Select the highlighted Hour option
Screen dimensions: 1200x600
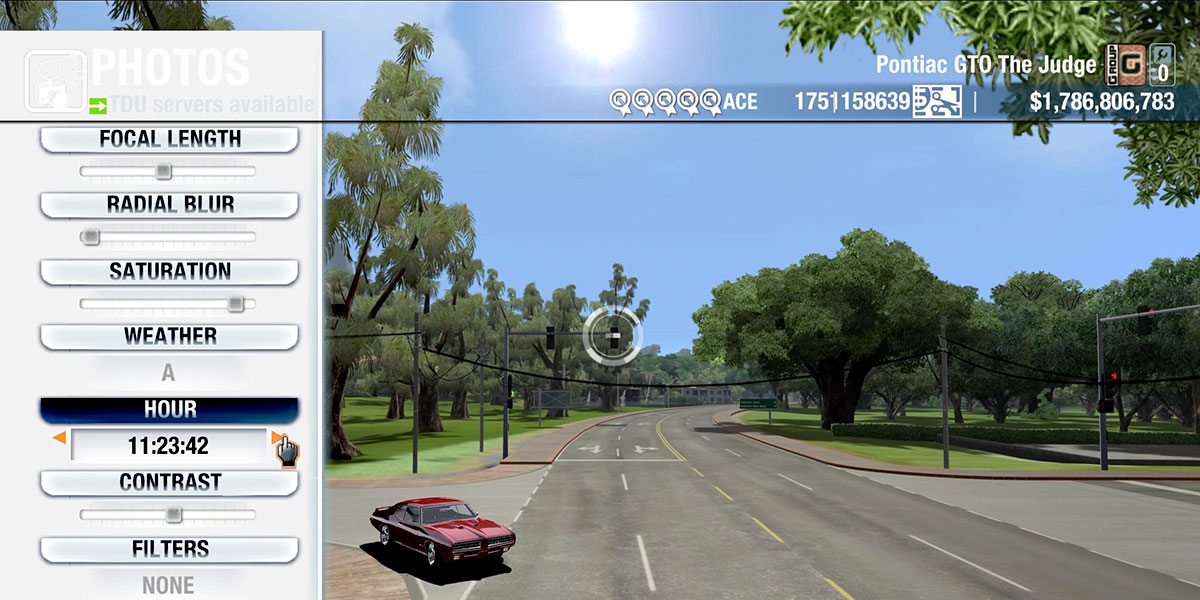(169, 410)
